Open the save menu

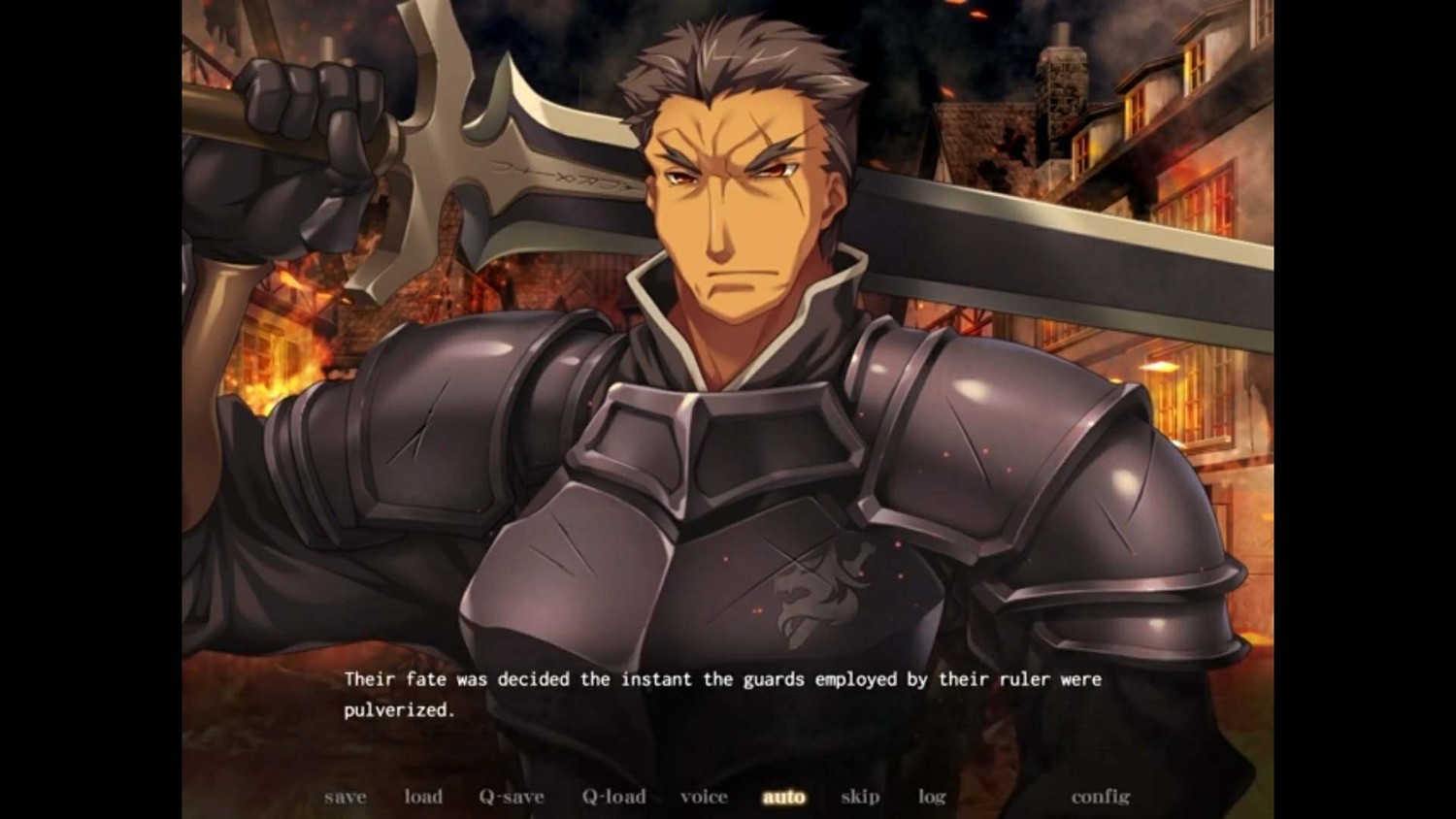346,797
